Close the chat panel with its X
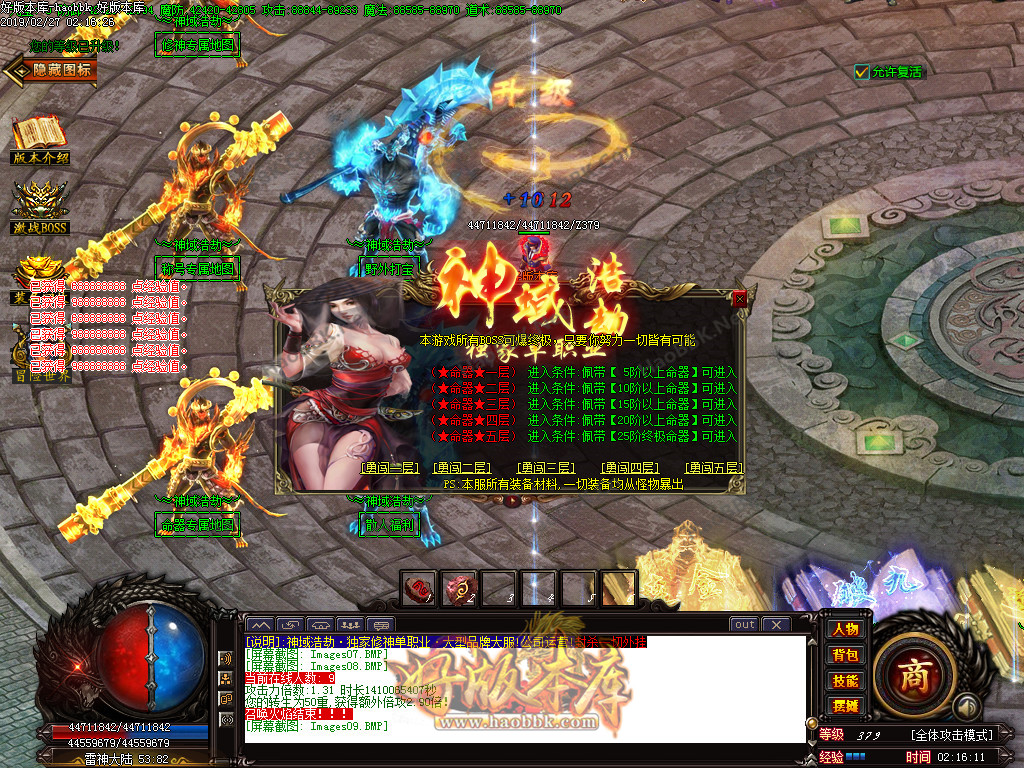The width and height of the screenshot is (1024, 768). tap(776, 625)
